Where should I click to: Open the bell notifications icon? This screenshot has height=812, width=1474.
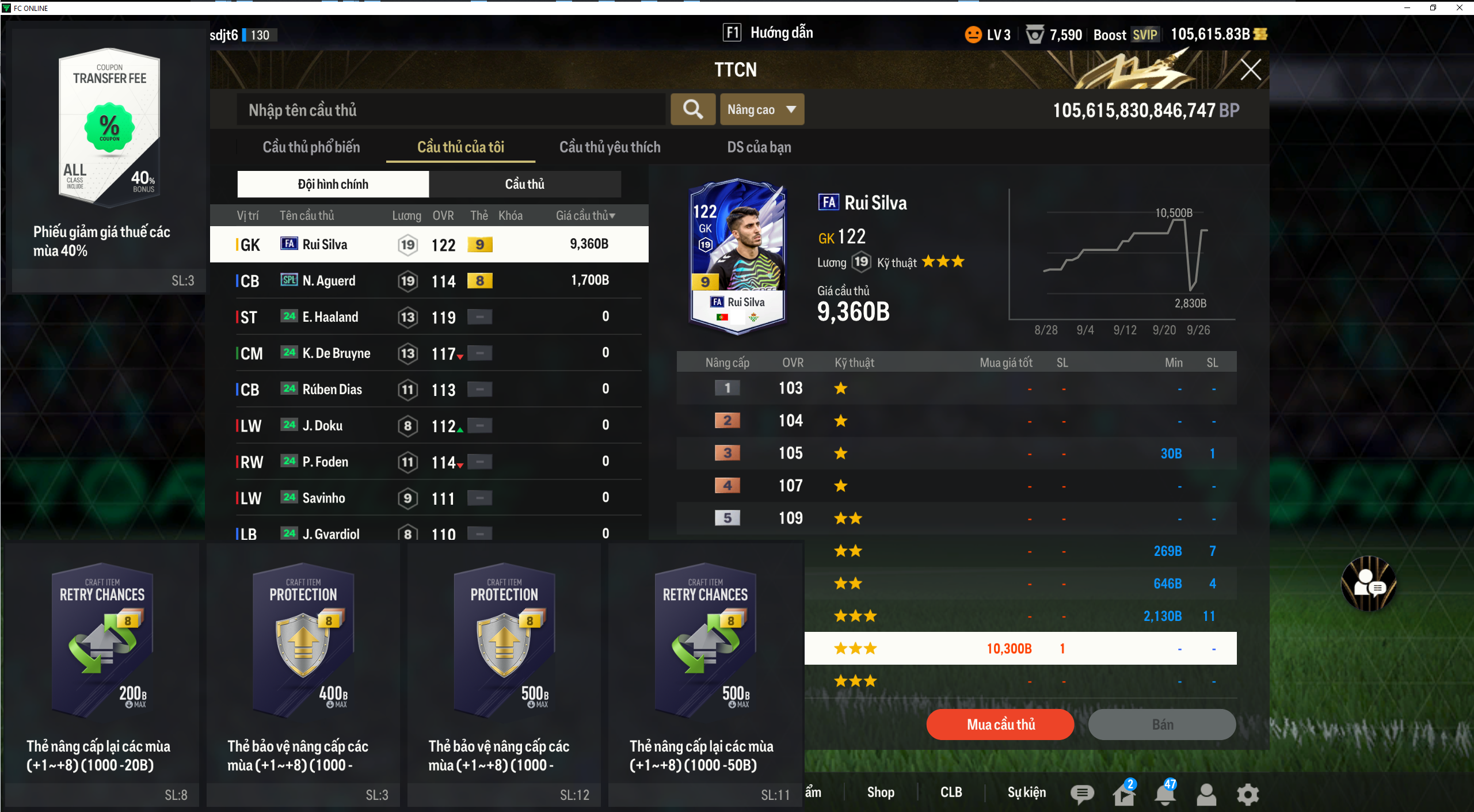[x=1164, y=794]
